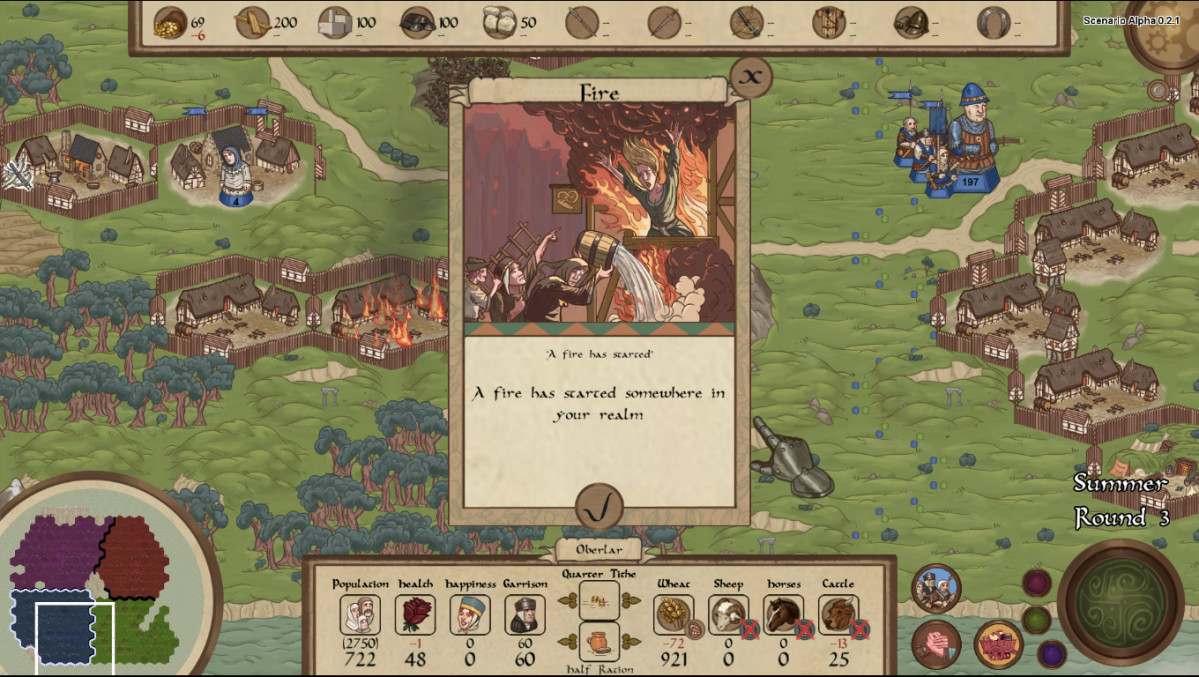Click the Horses livestock icon
Screen dimensions: 1199x677
tap(783, 614)
